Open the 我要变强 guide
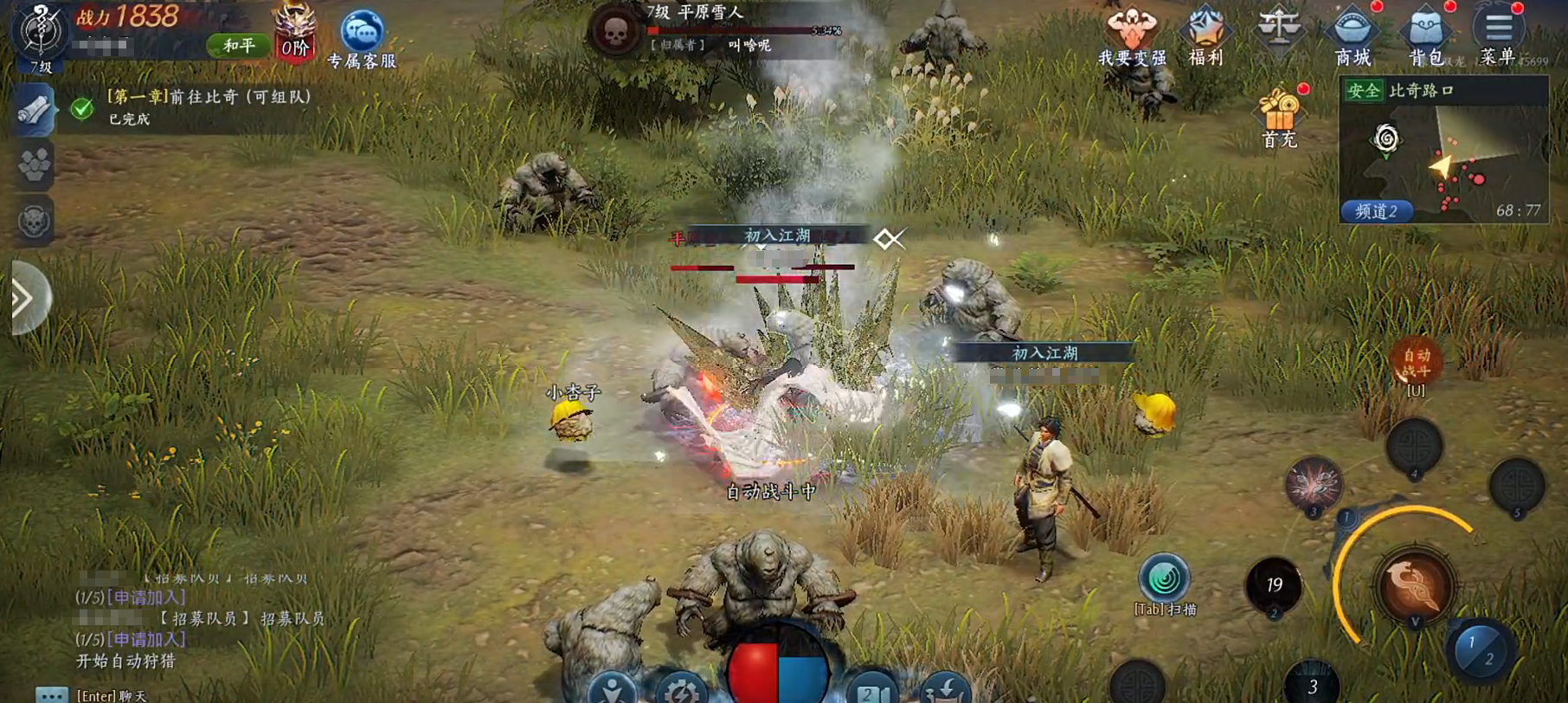The width and height of the screenshot is (1568, 703). tap(1131, 35)
